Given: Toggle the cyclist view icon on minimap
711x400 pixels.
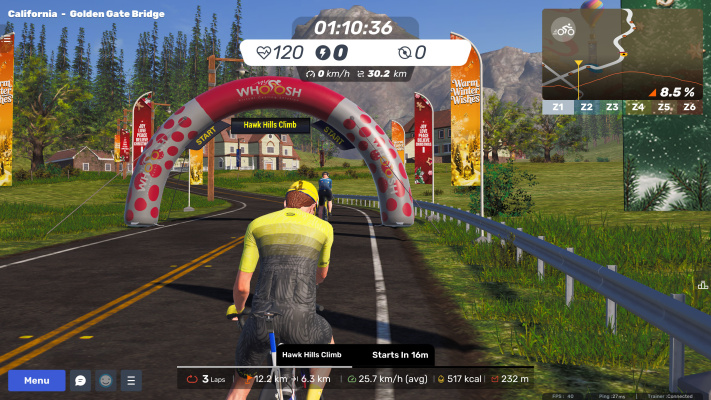Looking at the screenshot, I should (x=565, y=29).
